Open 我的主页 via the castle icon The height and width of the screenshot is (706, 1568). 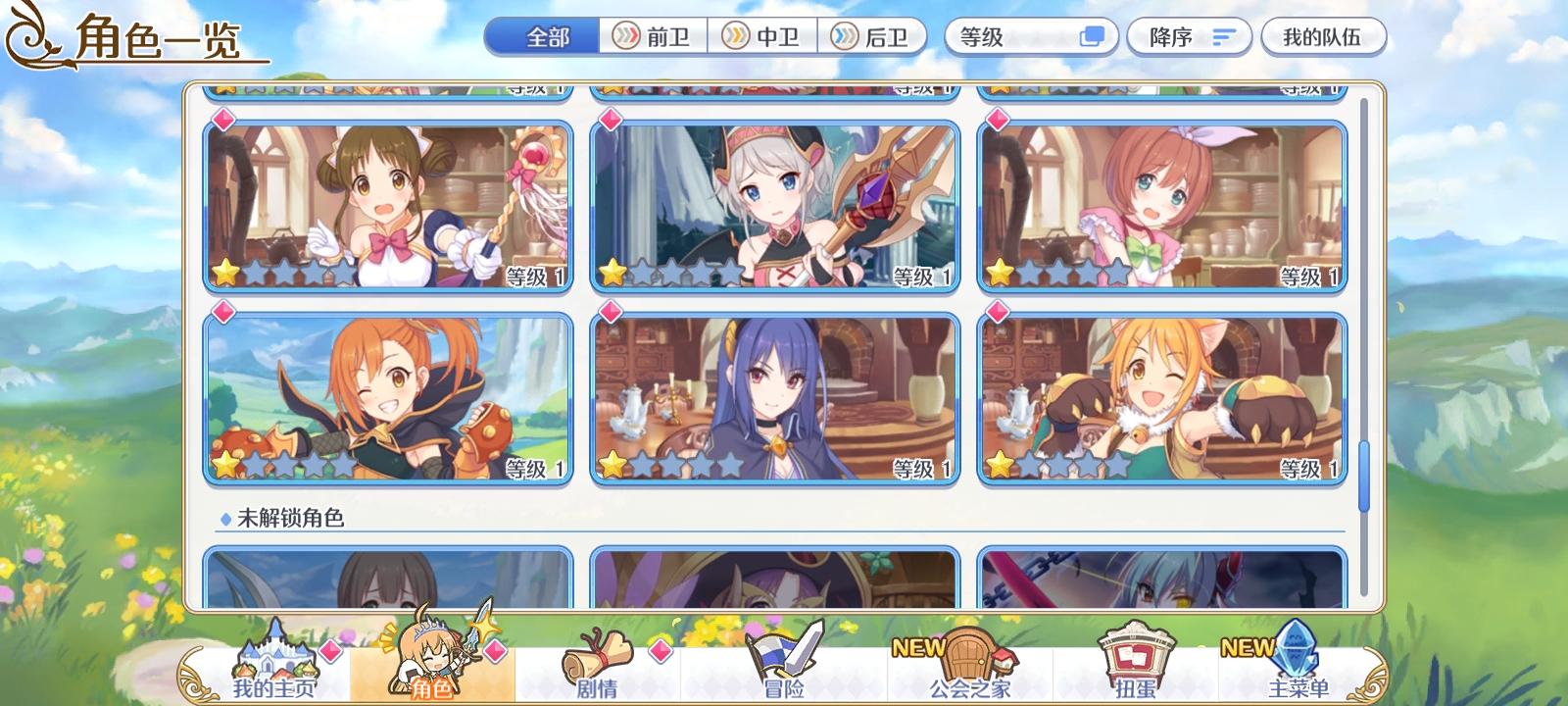(x=276, y=659)
